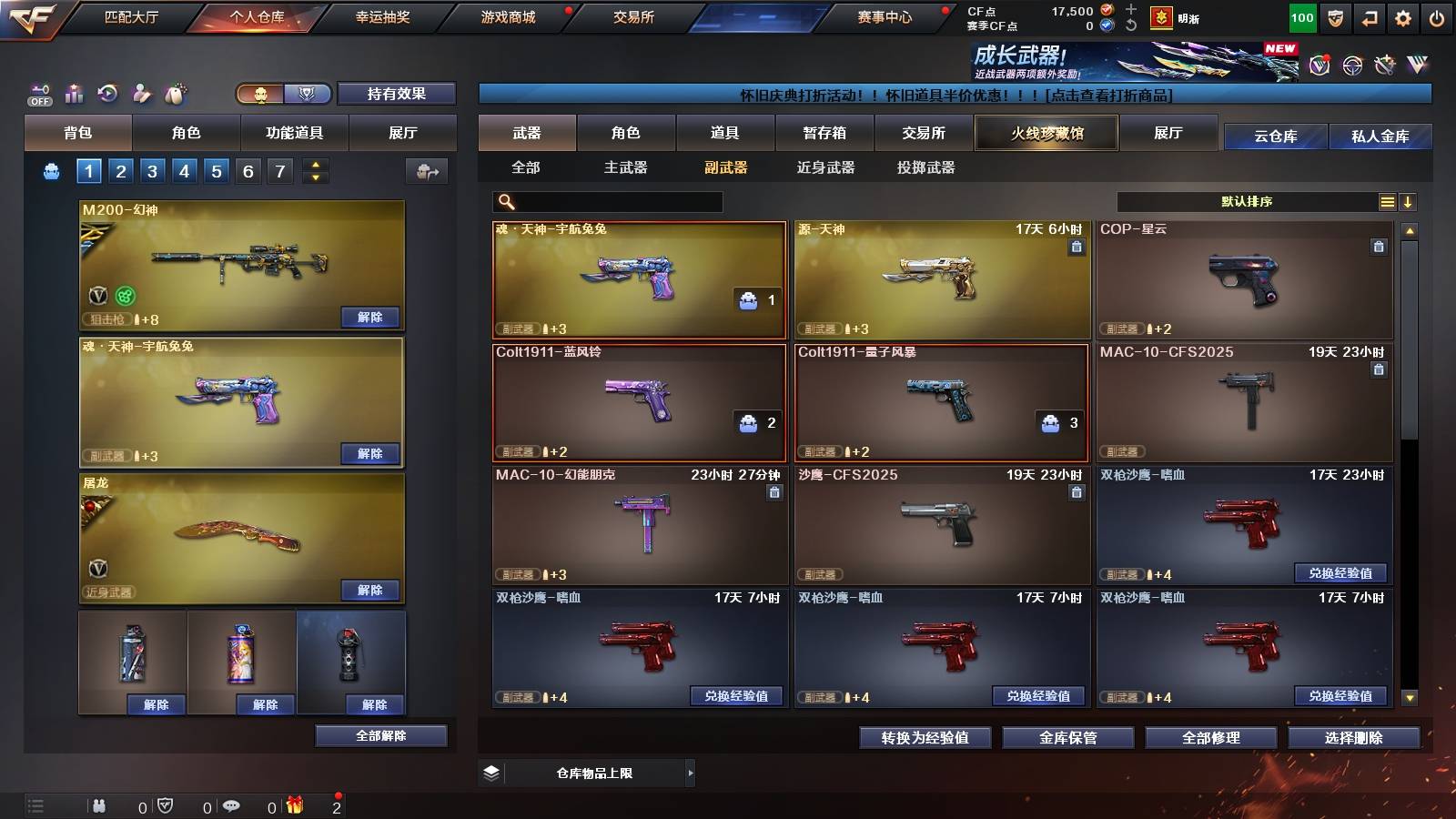Select the trophy side of the display toggle
Screen dimensions: 1456x819
307,95
